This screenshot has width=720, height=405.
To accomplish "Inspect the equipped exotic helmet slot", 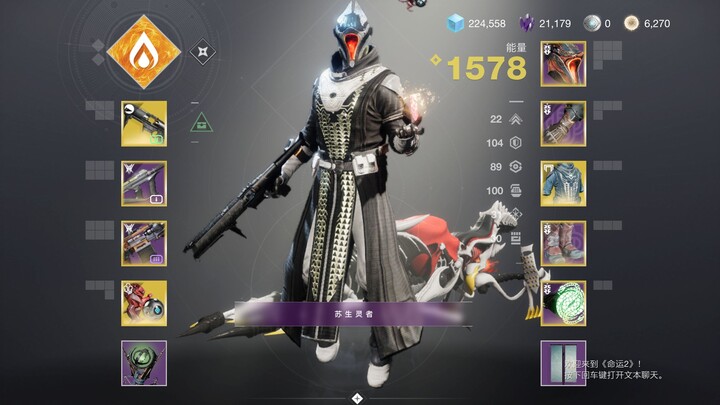I will click(x=563, y=63).
